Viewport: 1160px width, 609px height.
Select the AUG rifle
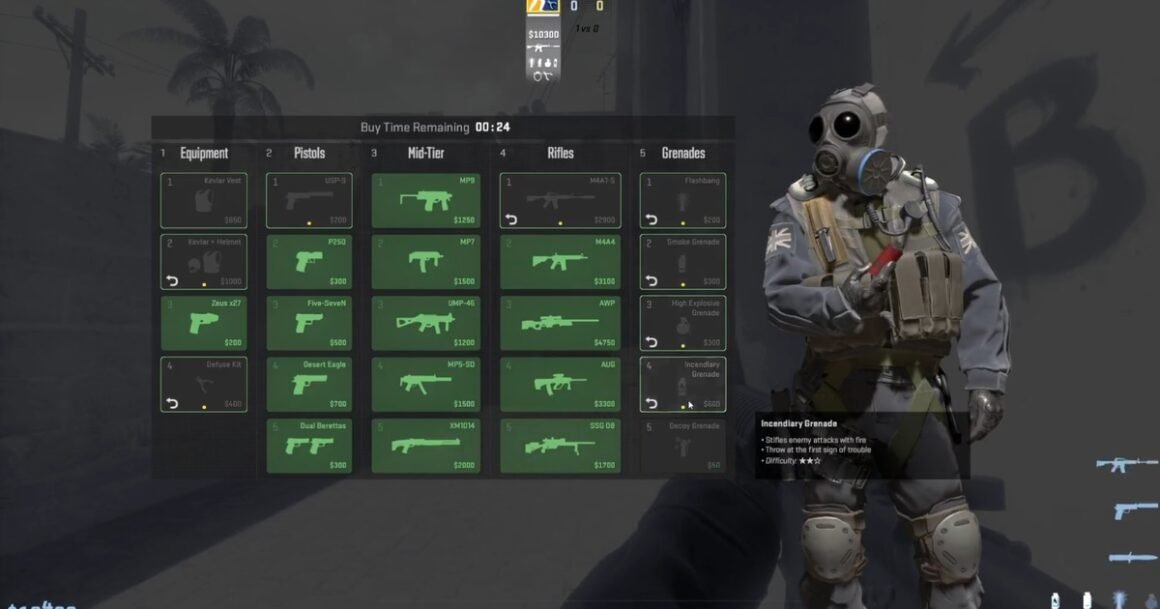pyautogui.click(x=559, y=384)
